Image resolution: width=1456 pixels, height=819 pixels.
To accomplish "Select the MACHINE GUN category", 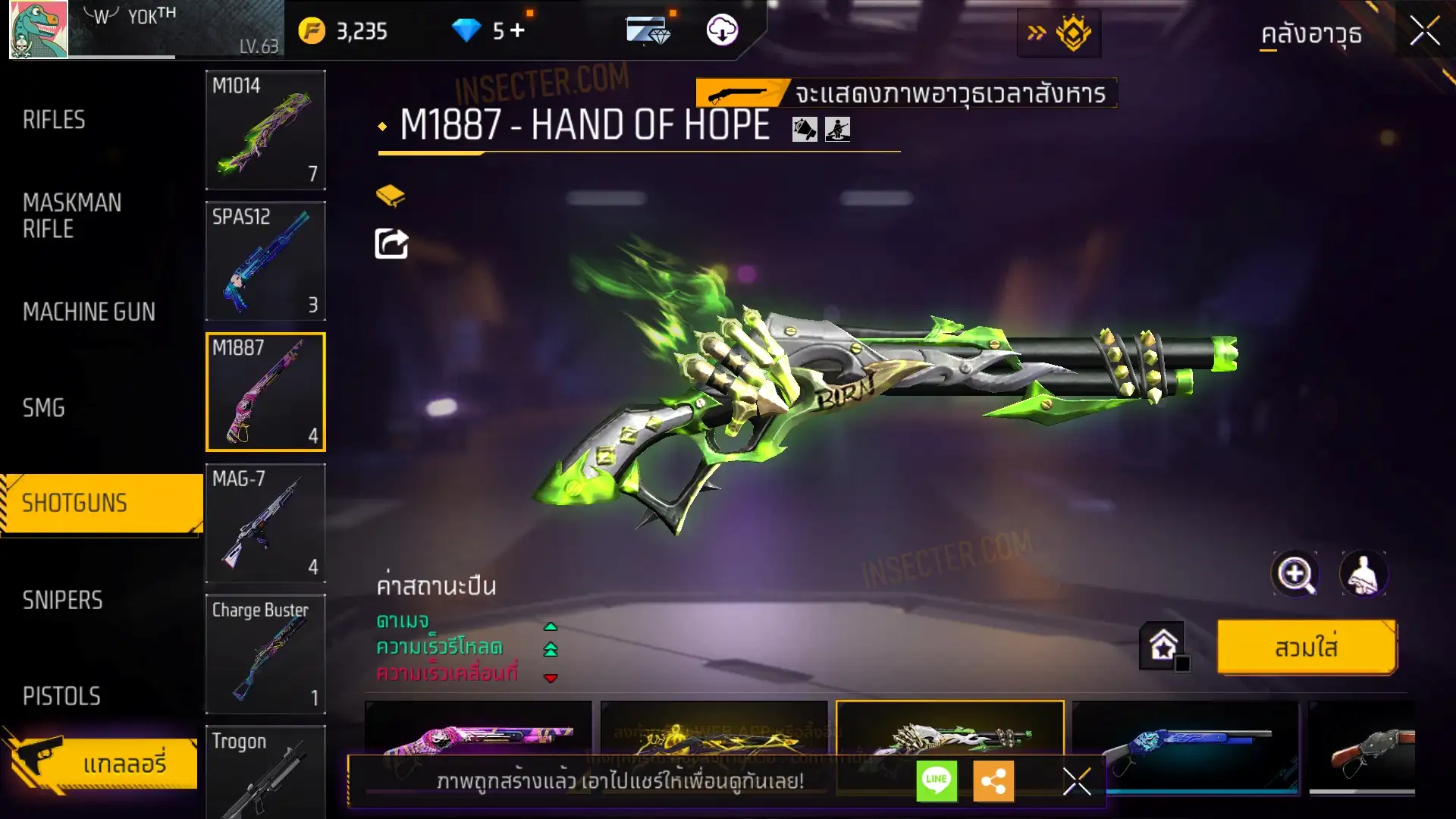I will pyautogui.click(x=89, y=312).
